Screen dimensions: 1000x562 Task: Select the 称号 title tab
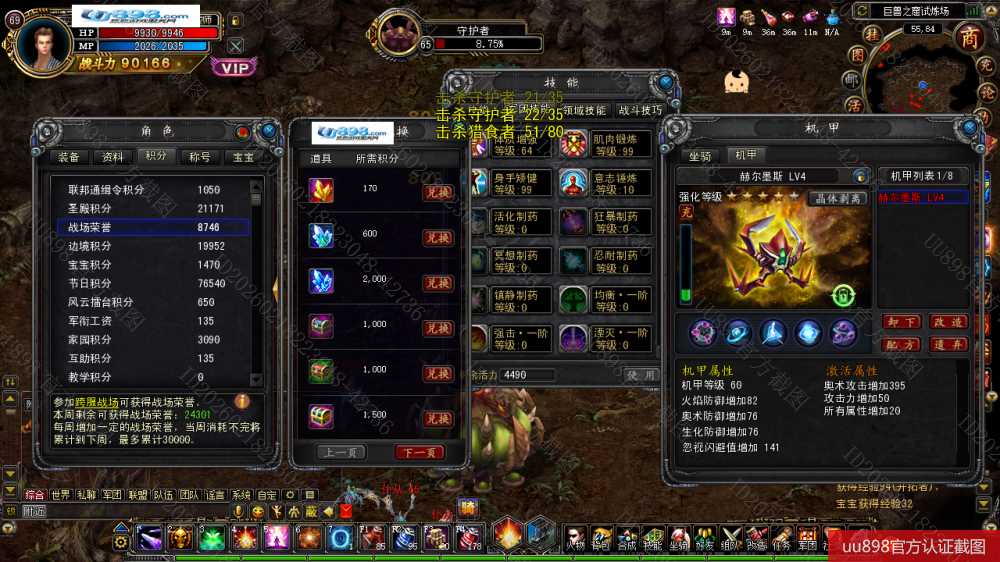pyautogui.click(x=199, y=157)
